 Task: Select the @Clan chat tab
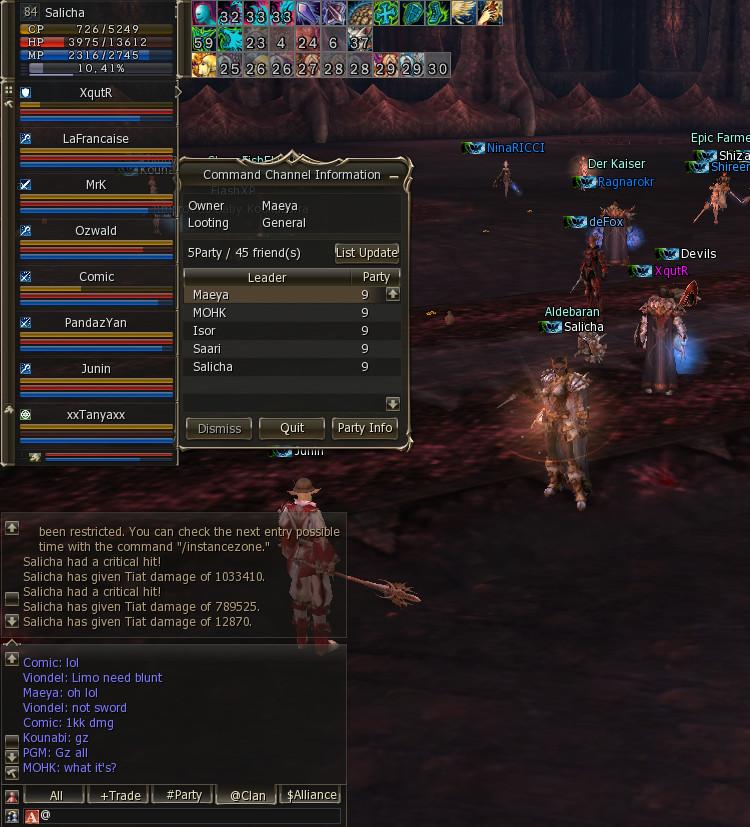coord(247,795)
